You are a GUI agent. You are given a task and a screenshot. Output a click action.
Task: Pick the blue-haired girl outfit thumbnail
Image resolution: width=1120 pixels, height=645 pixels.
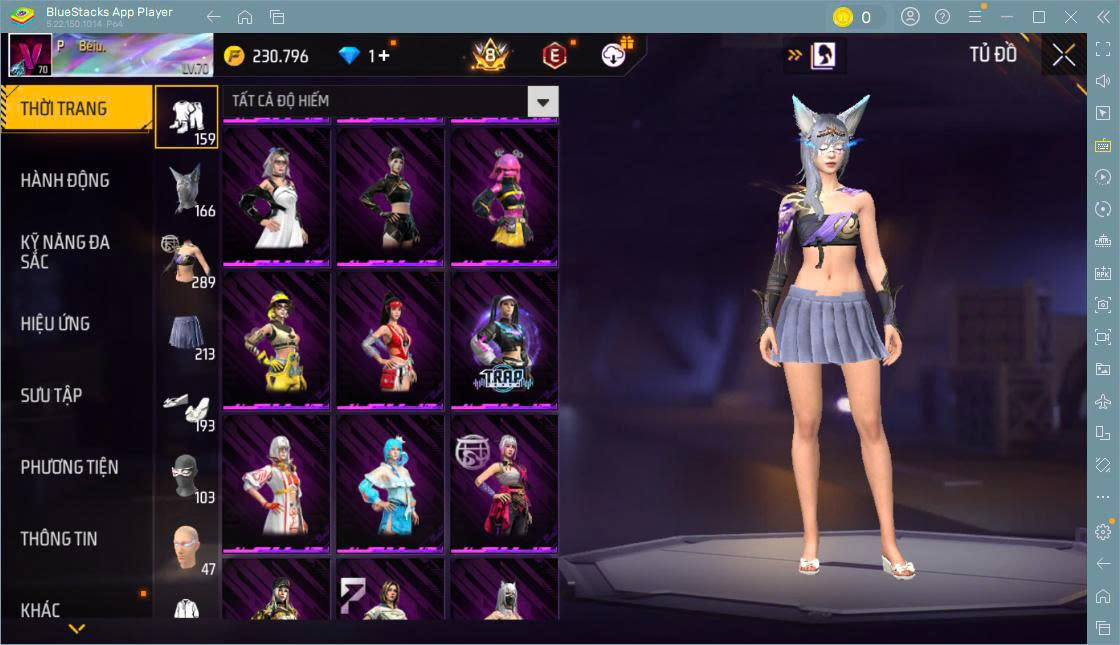390,483
